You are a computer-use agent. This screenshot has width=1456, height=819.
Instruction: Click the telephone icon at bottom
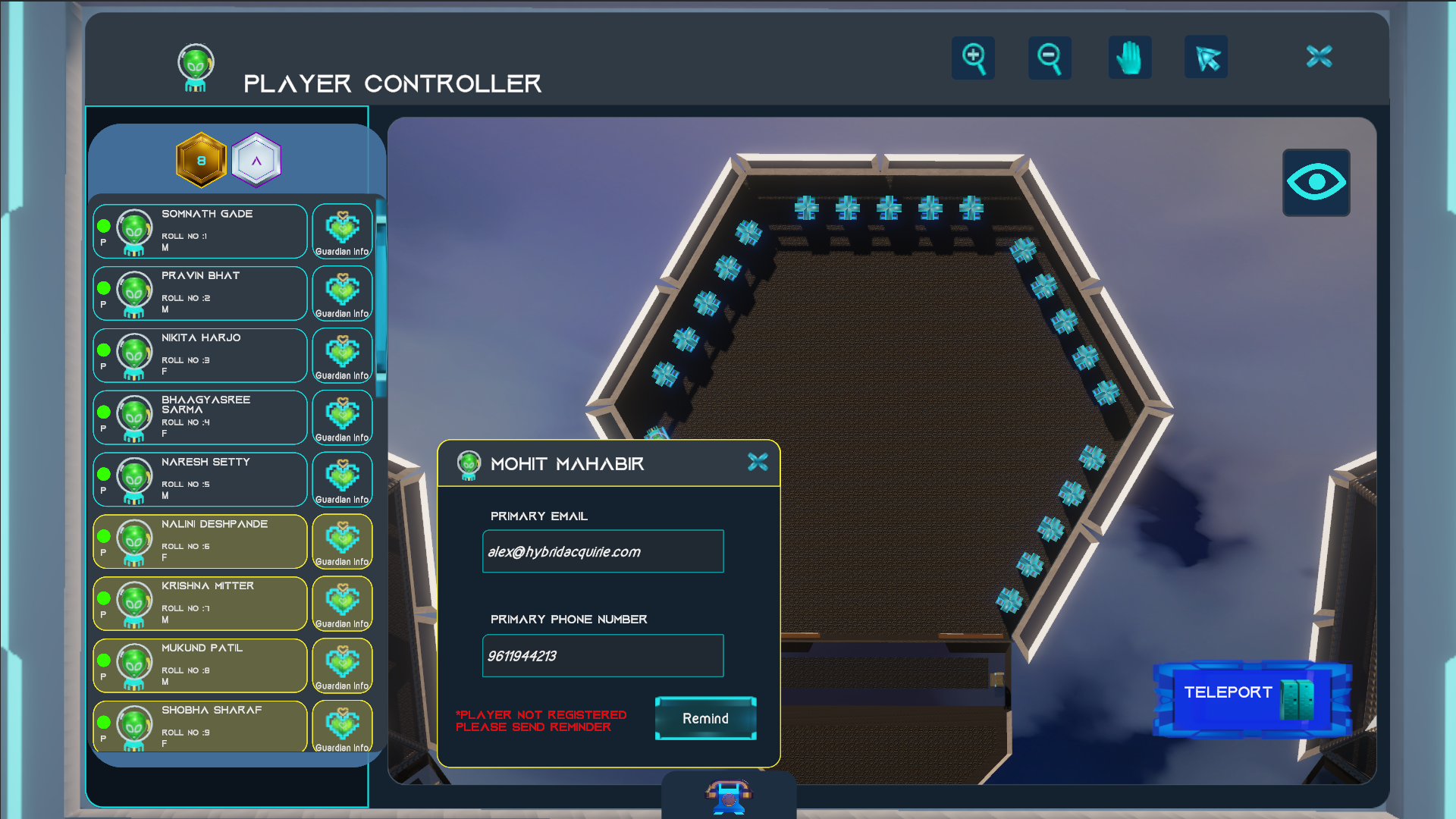(728, 797)
